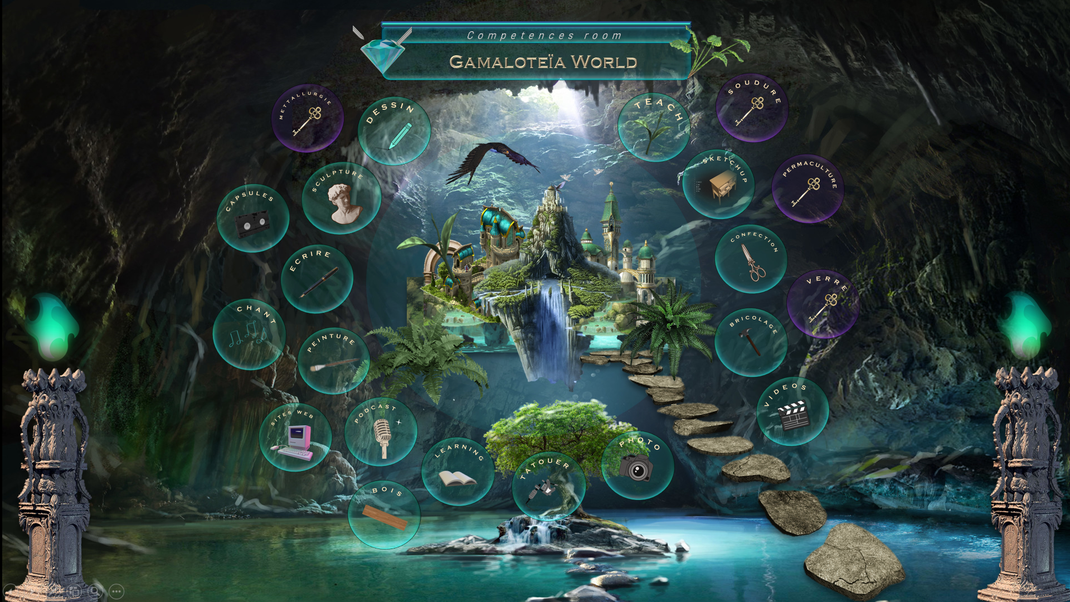Open the Podcast microphone bubble

tap(380, 432)
